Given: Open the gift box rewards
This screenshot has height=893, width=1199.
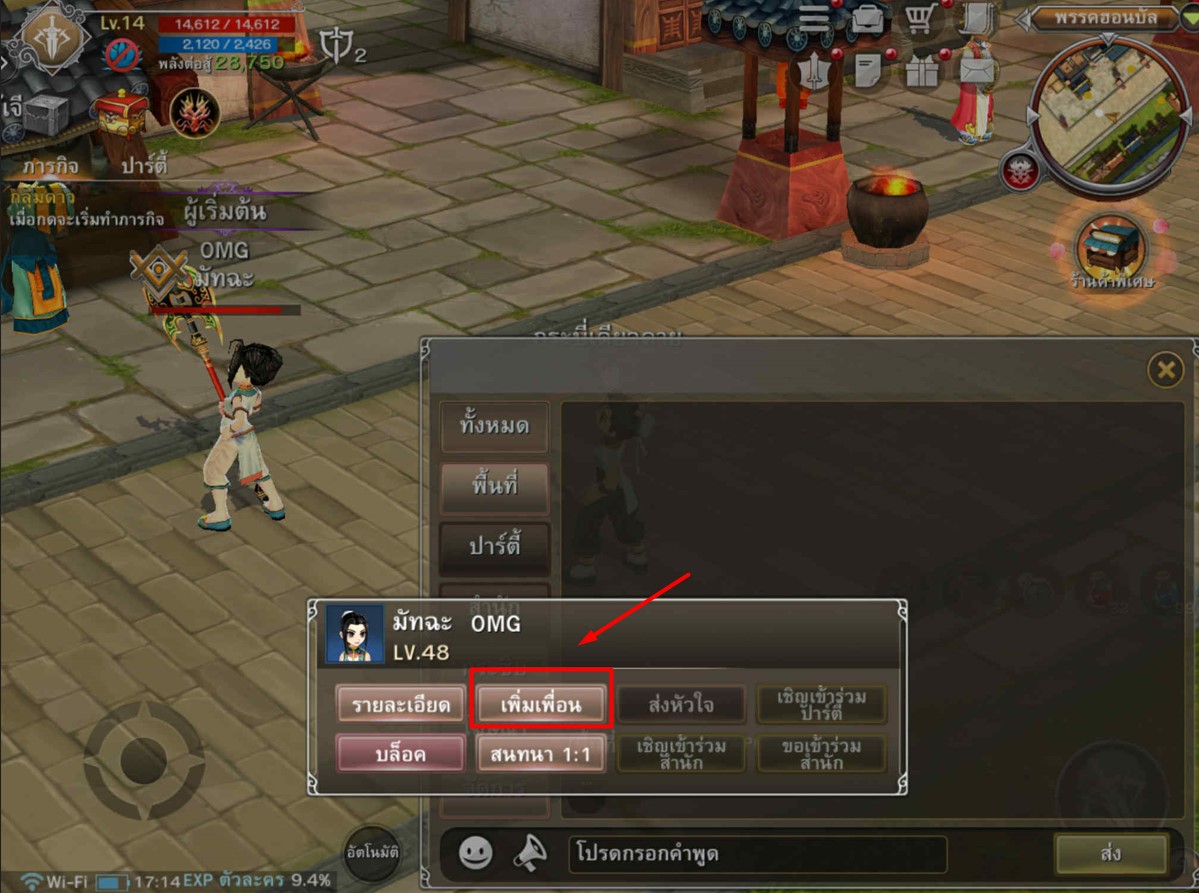Looking at the screenshot, I should click(921, 70).
